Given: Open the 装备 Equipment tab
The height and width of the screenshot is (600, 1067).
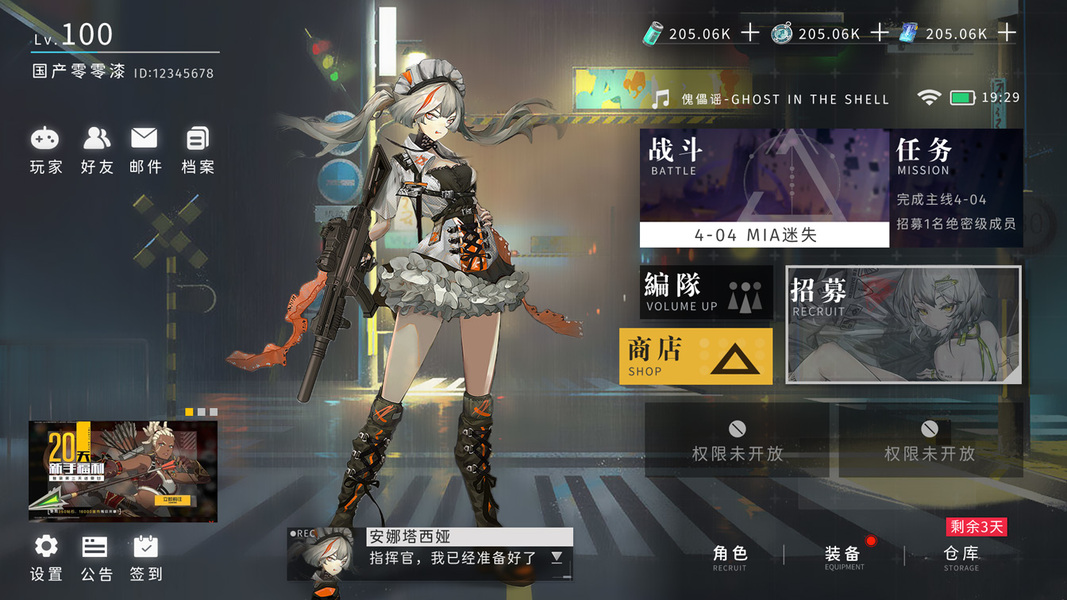Looking at the screenshot, I should (x=843, y=558).
